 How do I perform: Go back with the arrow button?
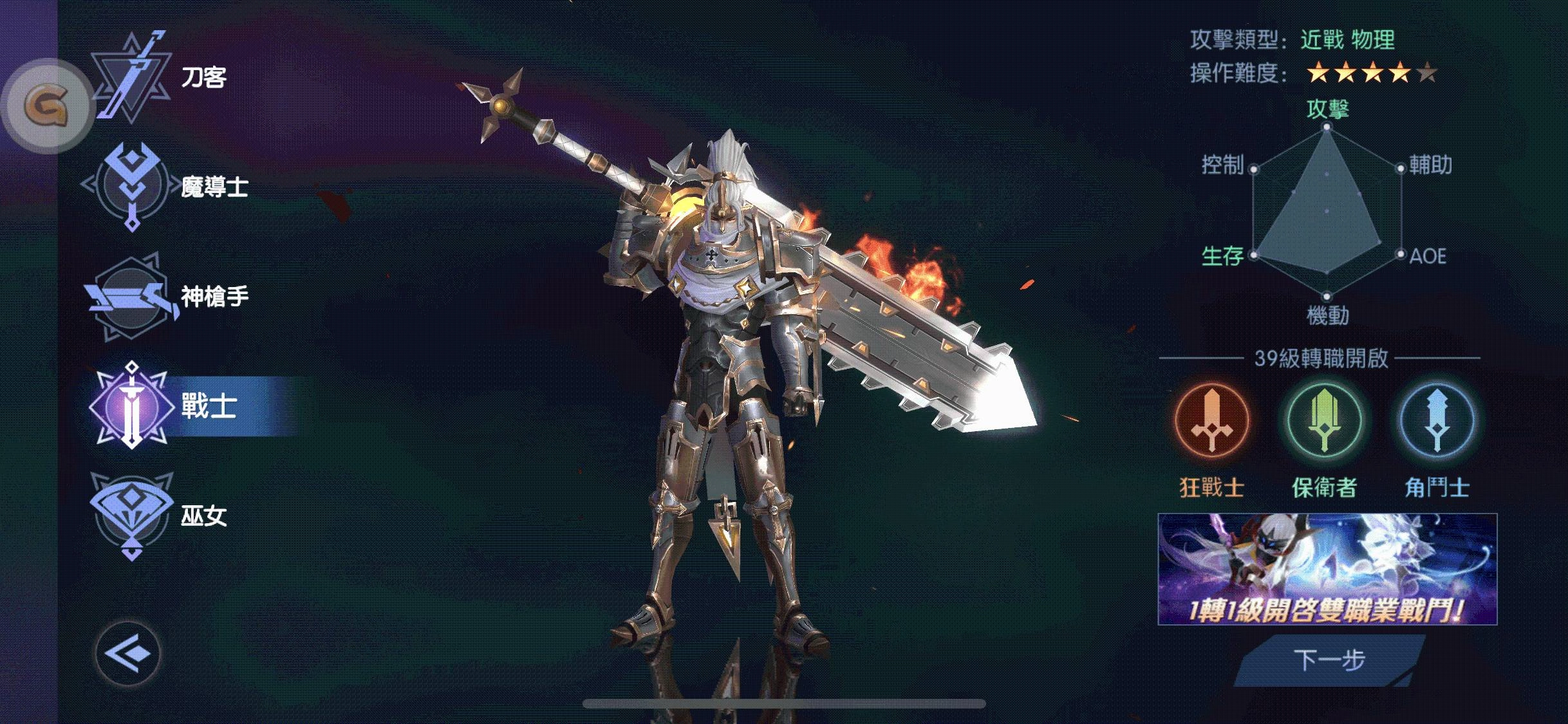127,654
